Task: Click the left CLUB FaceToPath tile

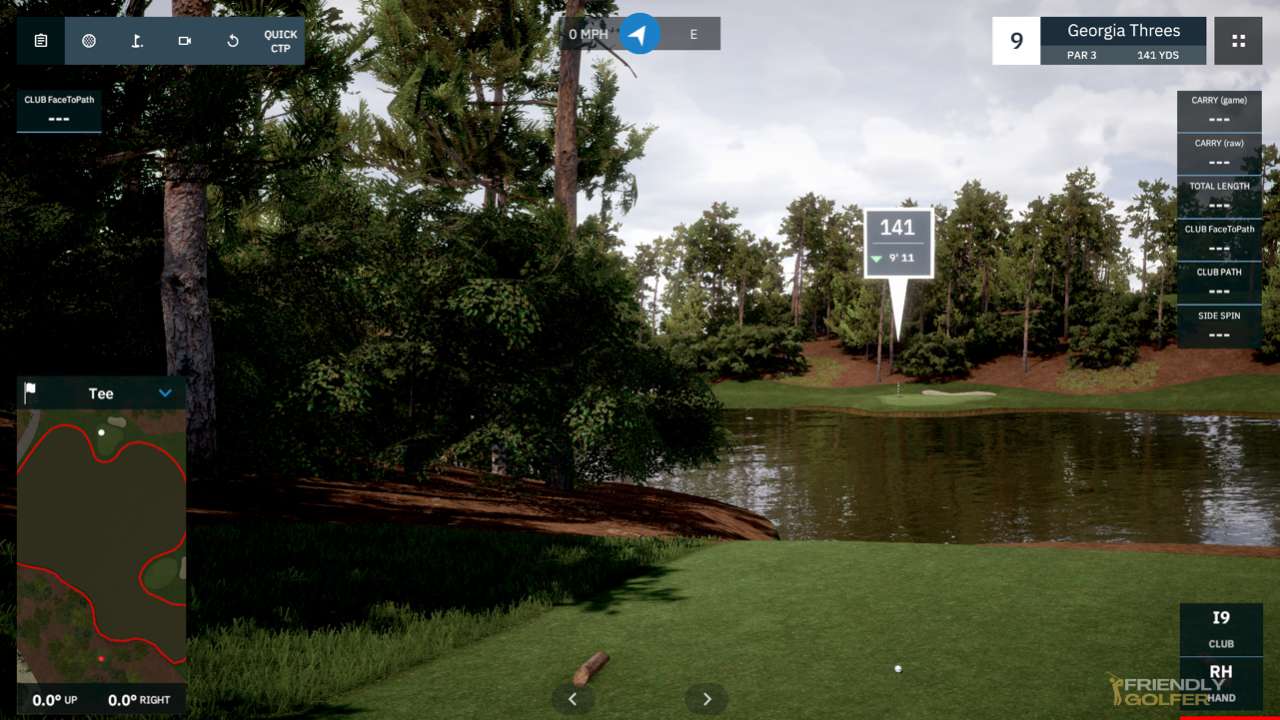Action: (x=59, y=110)
